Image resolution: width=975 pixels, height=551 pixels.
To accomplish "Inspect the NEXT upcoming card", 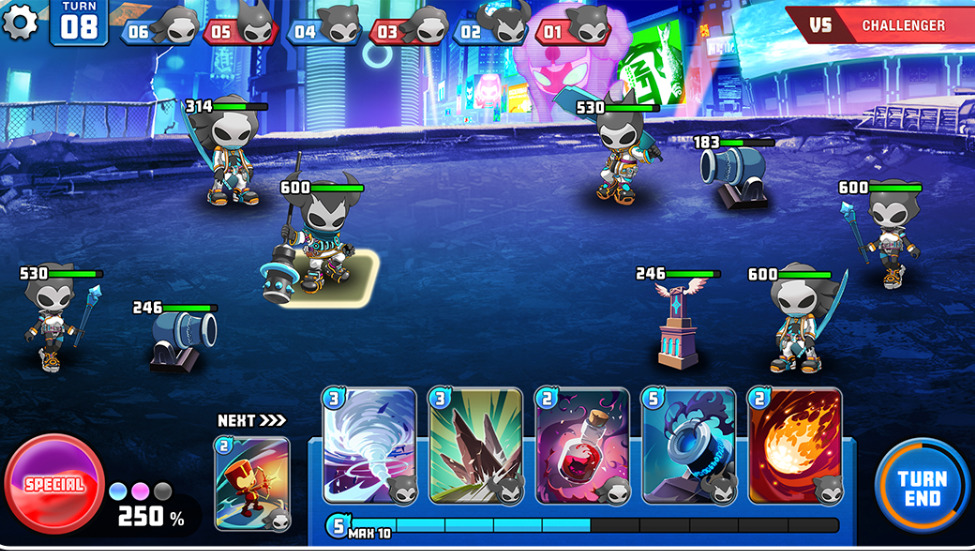I will pos(252,483).
